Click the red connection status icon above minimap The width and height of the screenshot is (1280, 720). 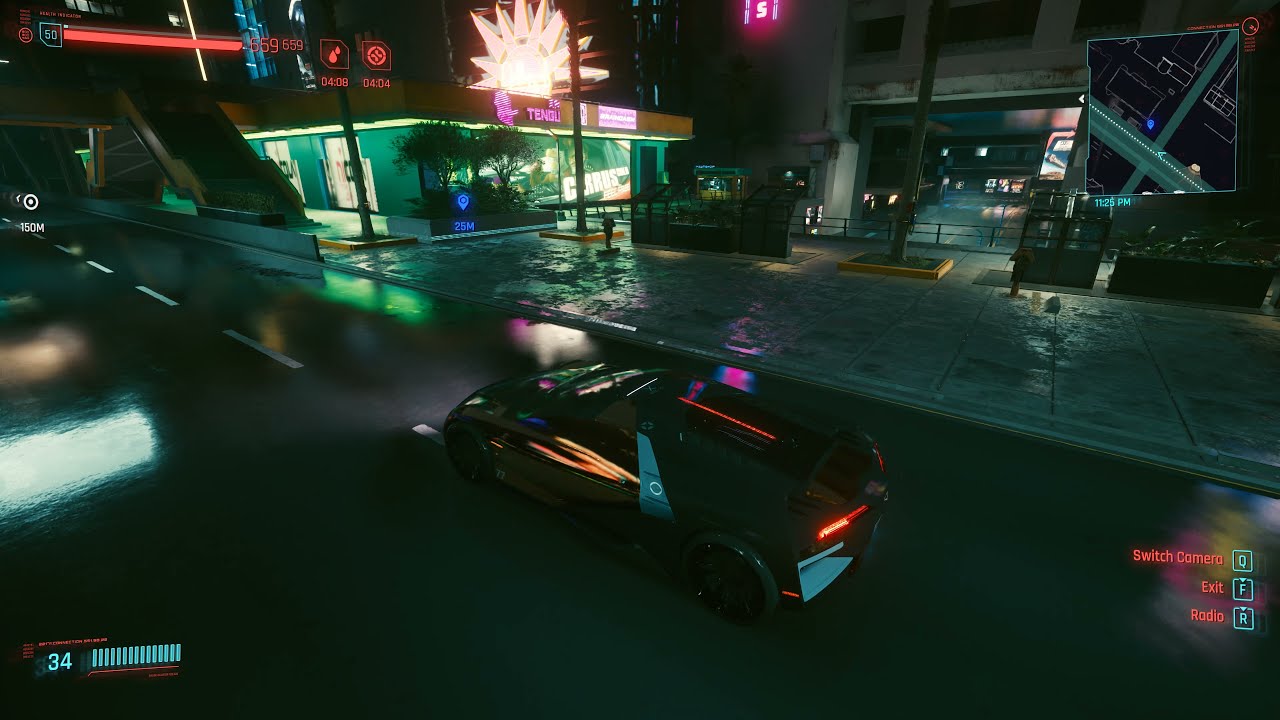(1250, 28)
